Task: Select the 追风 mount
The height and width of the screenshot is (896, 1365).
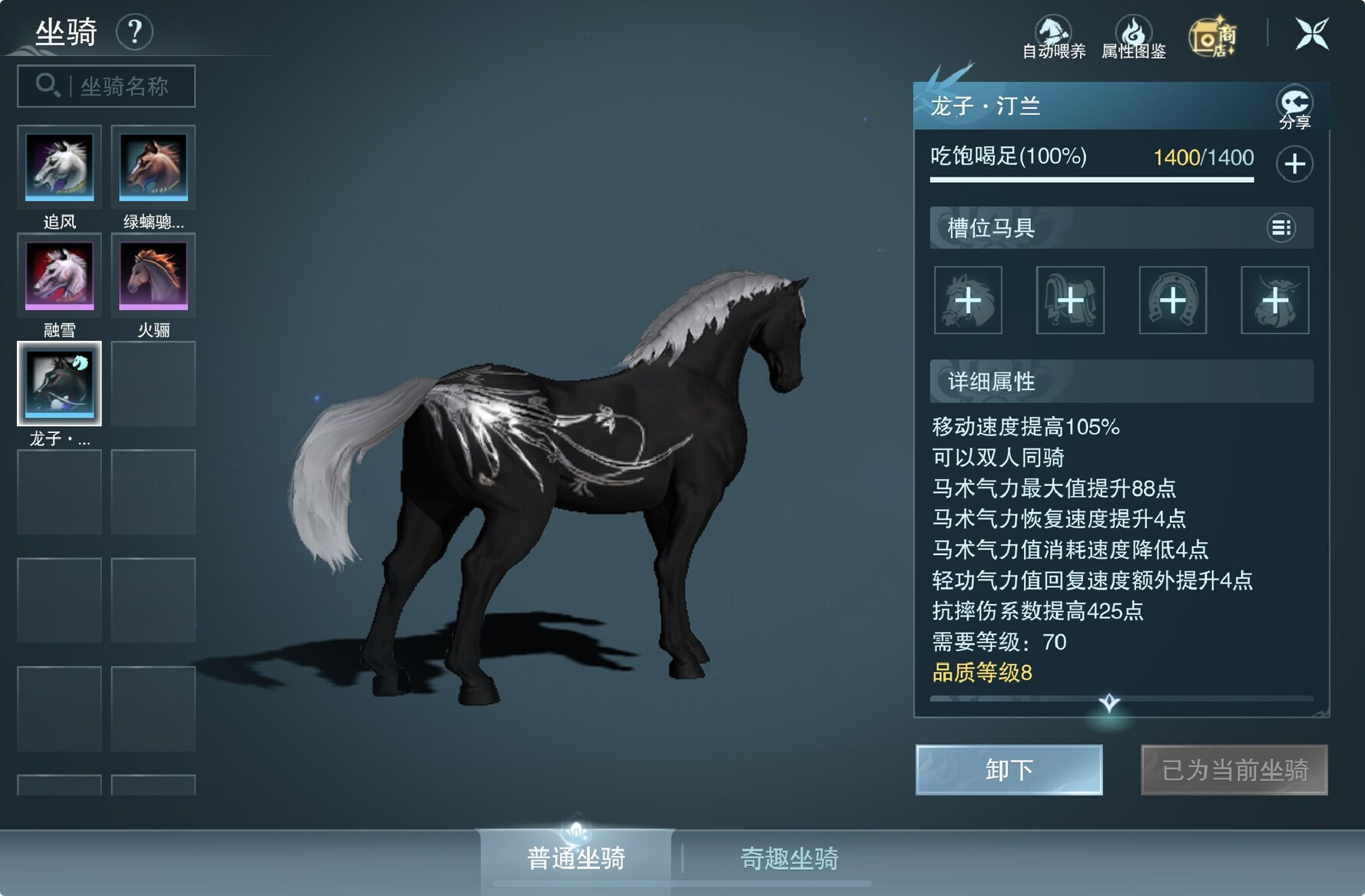Action: (x=59, y=167)
